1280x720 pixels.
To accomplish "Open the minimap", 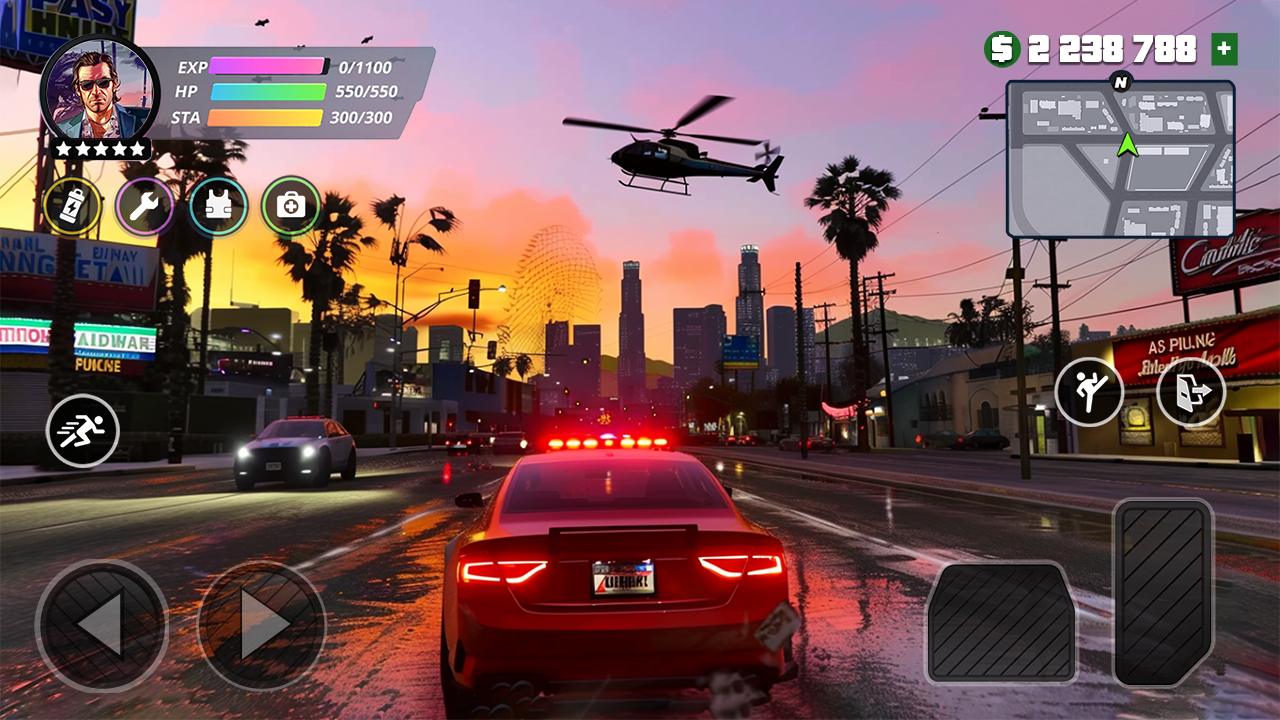I will 1120,160.
